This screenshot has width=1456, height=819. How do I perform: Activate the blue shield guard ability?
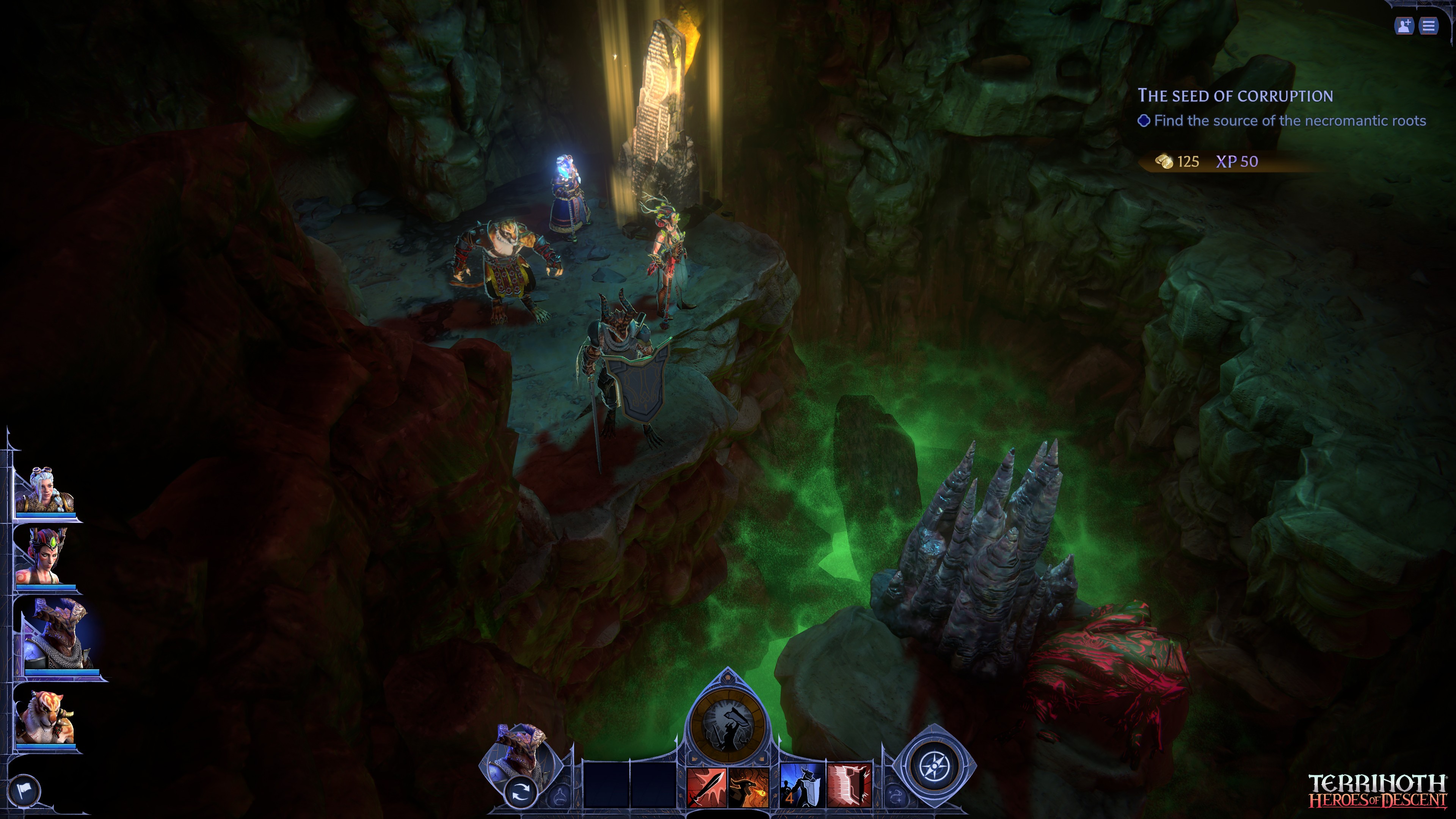(x=802, y=786)
